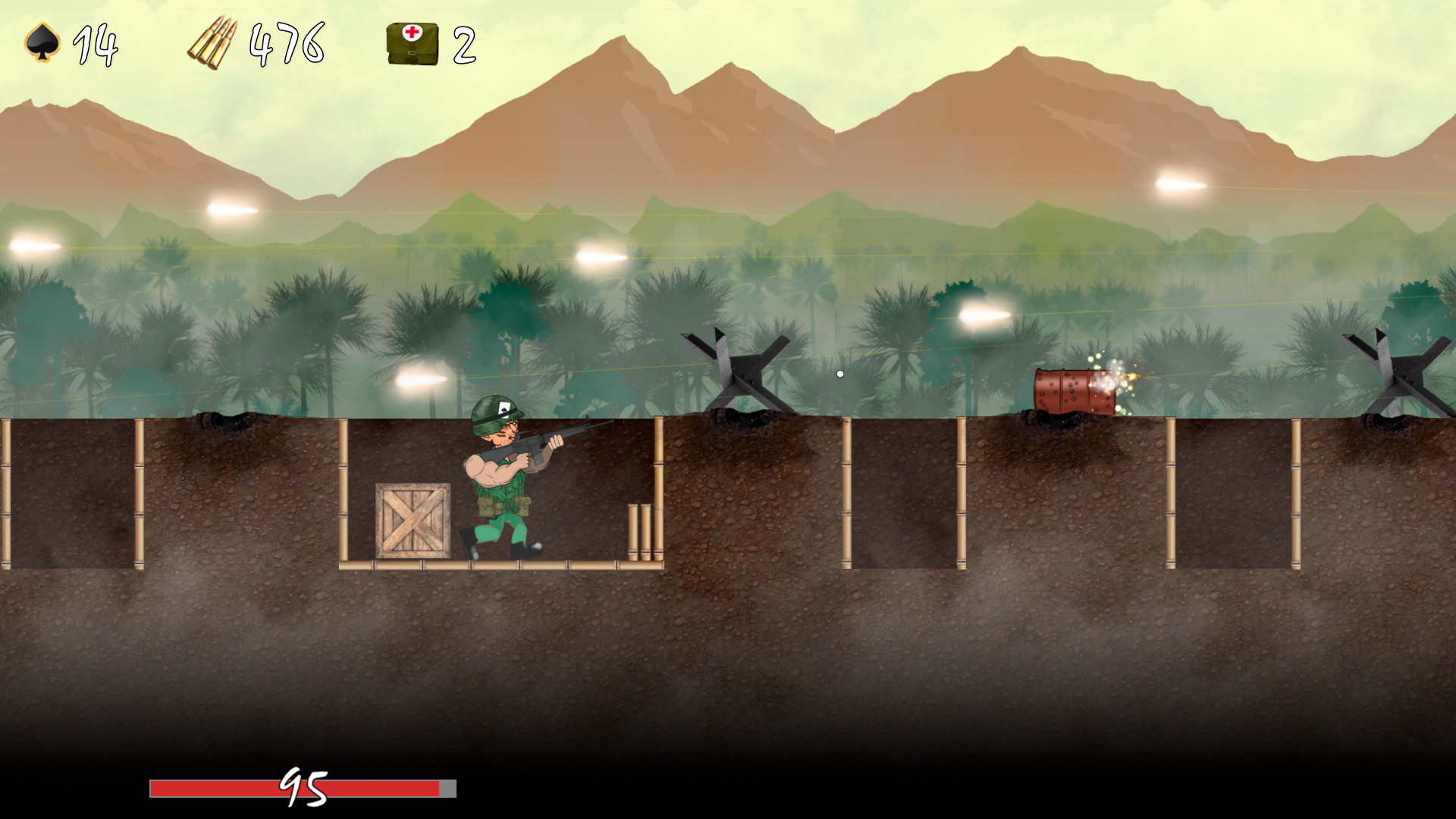Image resolution: width=1456 pixels, height=819 pixels.
Task: Click the red cross badge on the medkit
Action: tap(413, 34)
